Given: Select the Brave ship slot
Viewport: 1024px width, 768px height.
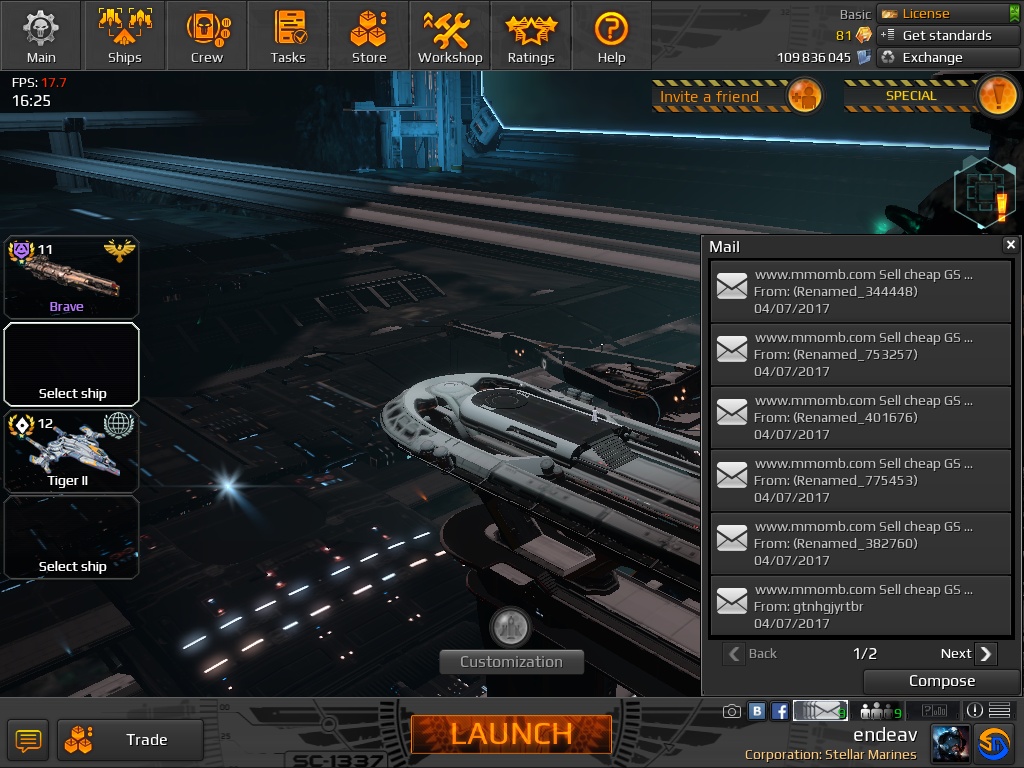Looking at the screenshot, I should pos(71,278).
